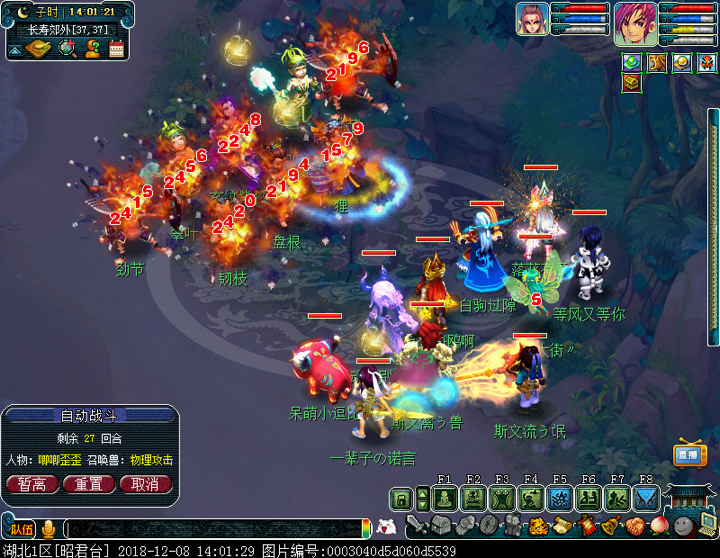Toggle the padlock on the skill bar

pos(402,497)
